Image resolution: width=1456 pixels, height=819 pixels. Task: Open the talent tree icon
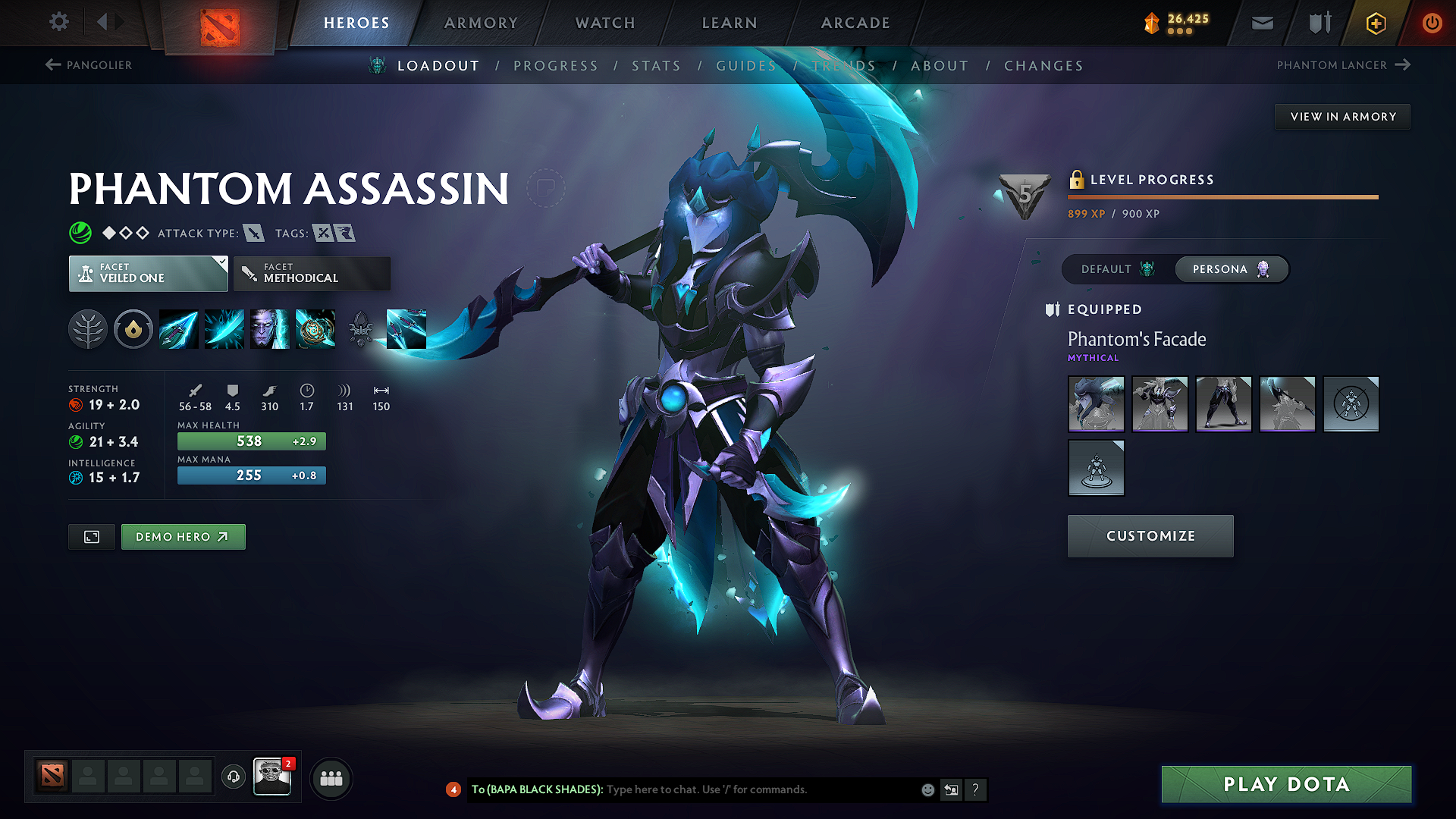click(x=88, y=329)
